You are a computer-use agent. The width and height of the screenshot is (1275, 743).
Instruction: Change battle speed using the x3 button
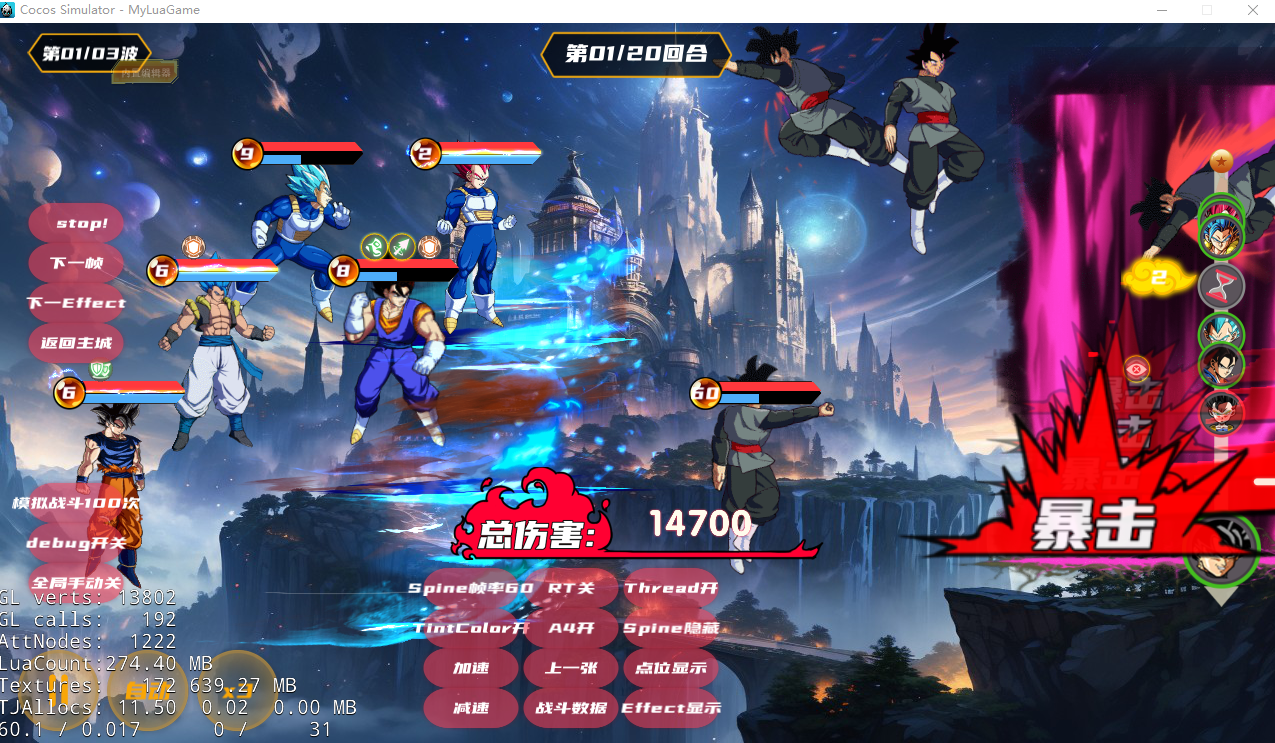pos(237,689)
